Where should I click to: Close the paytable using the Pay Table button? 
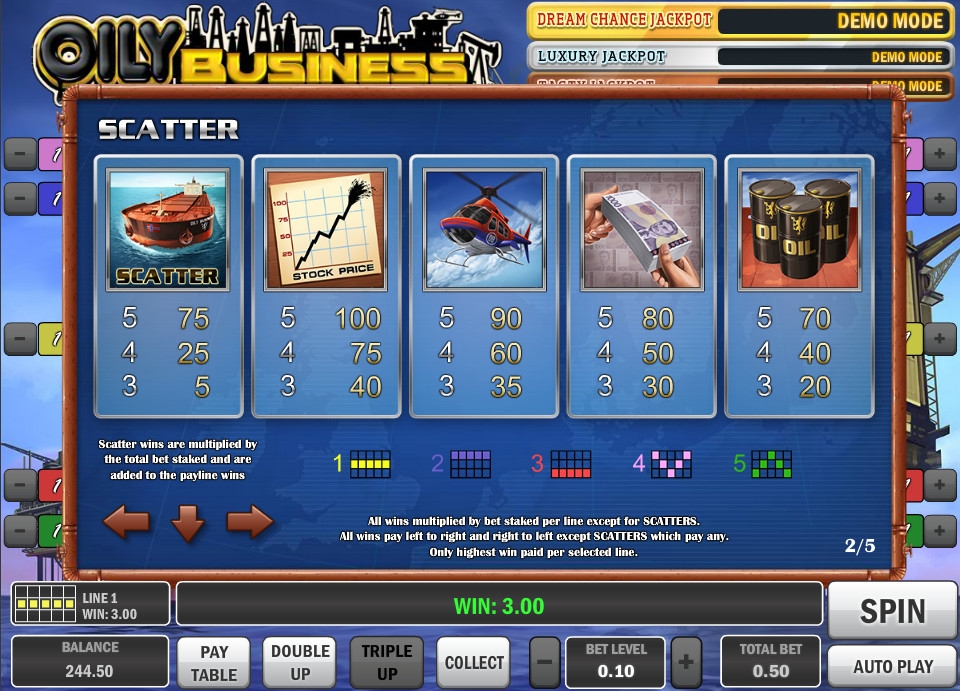(x=214, y=663)
